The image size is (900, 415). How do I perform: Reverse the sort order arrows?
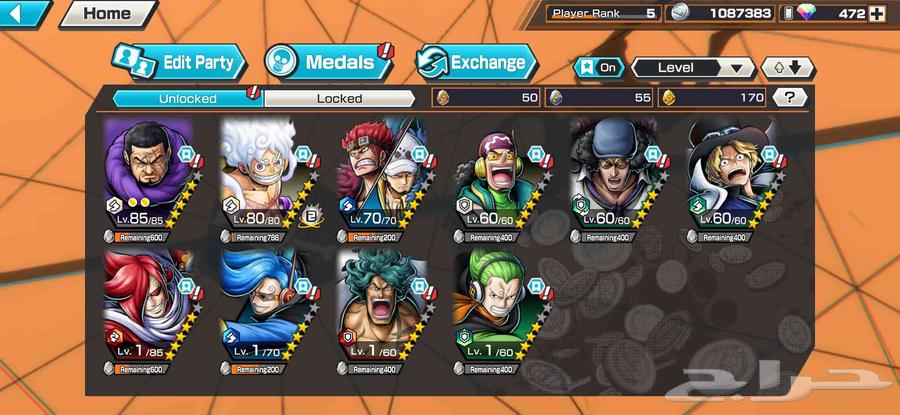[787, 67]
